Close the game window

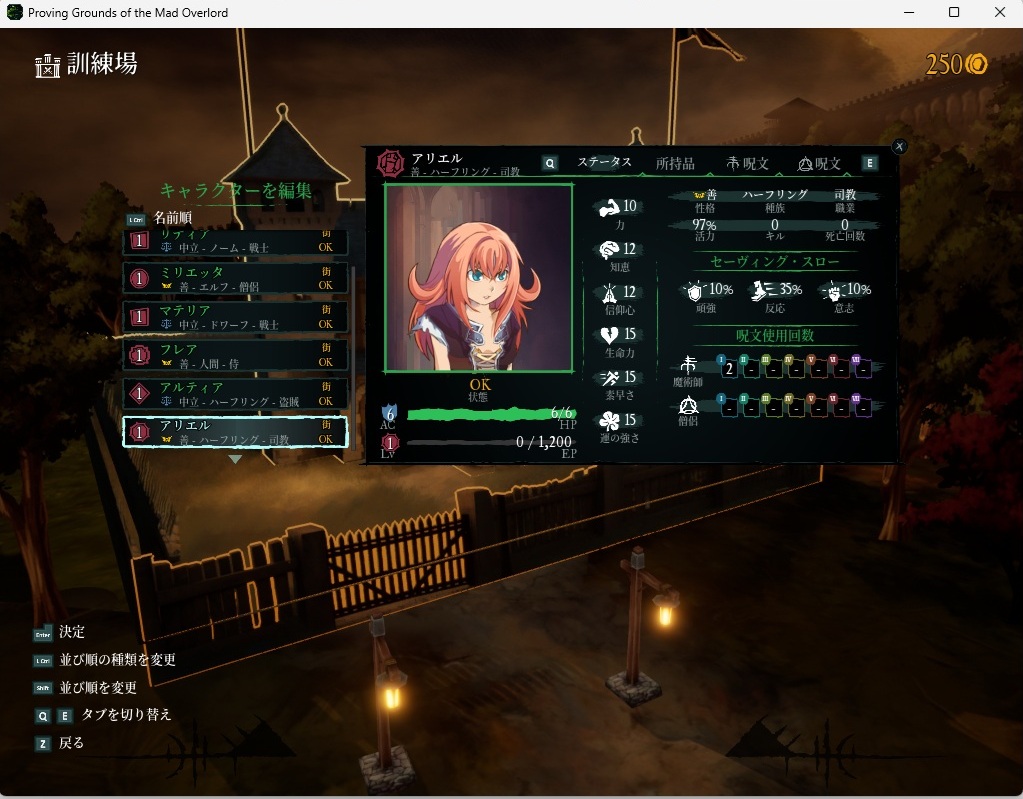click(1000, 12)
